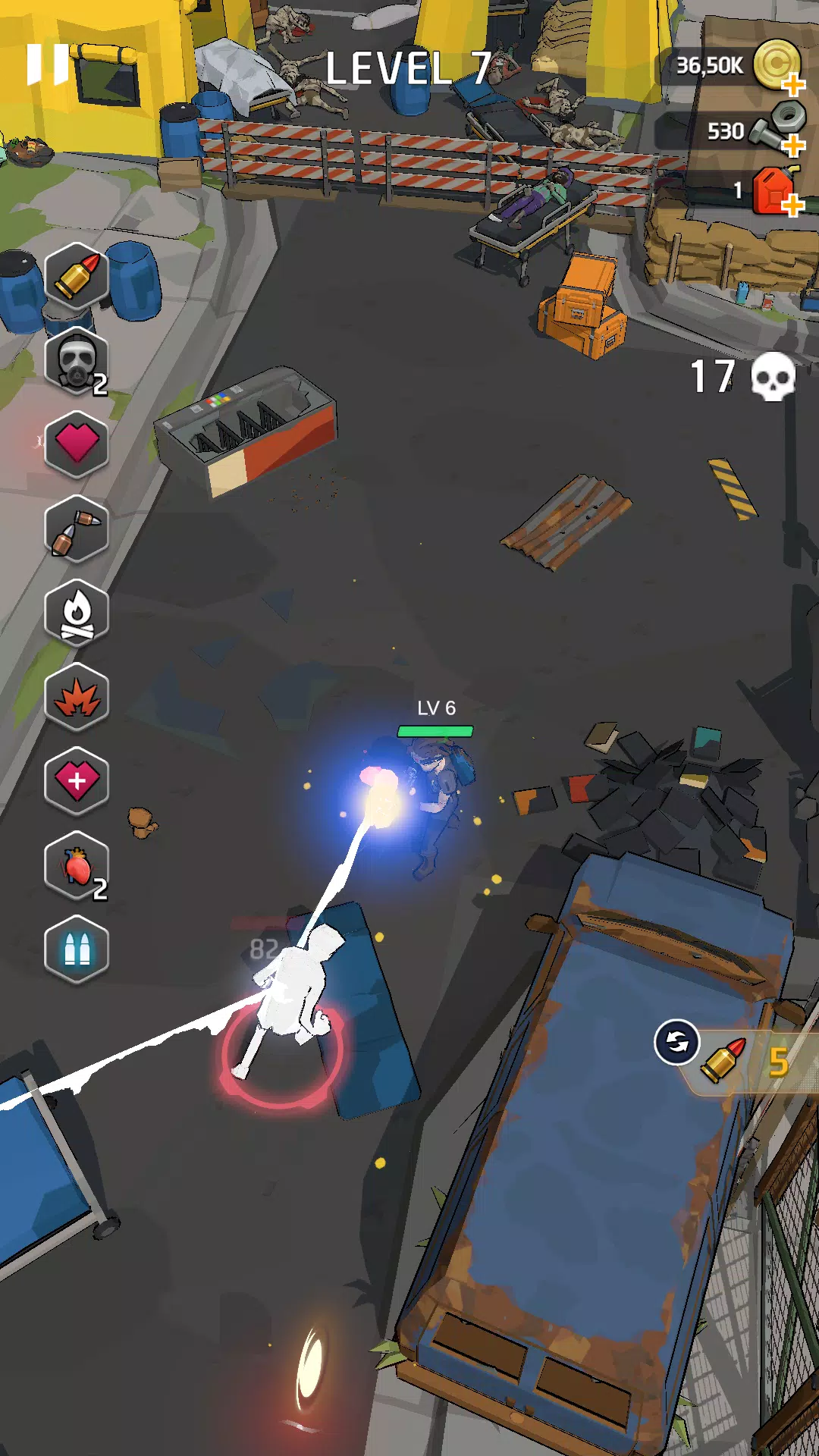The width and height of the screenshot is (819, 1456).
Task: Pause the game
Action: pos(47,64)
